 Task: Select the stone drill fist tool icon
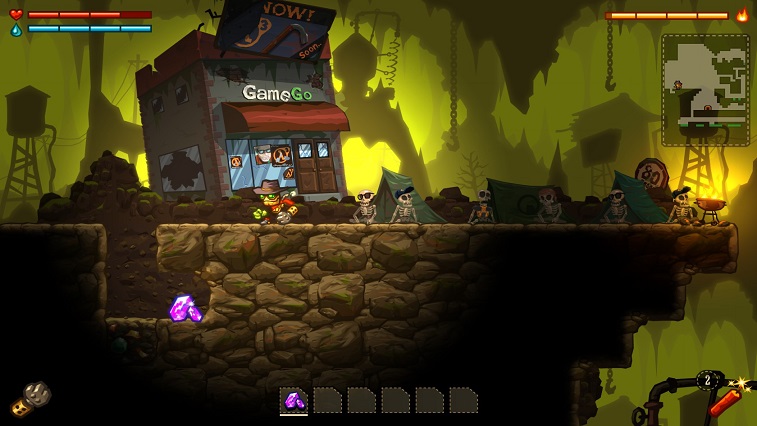pyautogui.click(x=31, y=398)
